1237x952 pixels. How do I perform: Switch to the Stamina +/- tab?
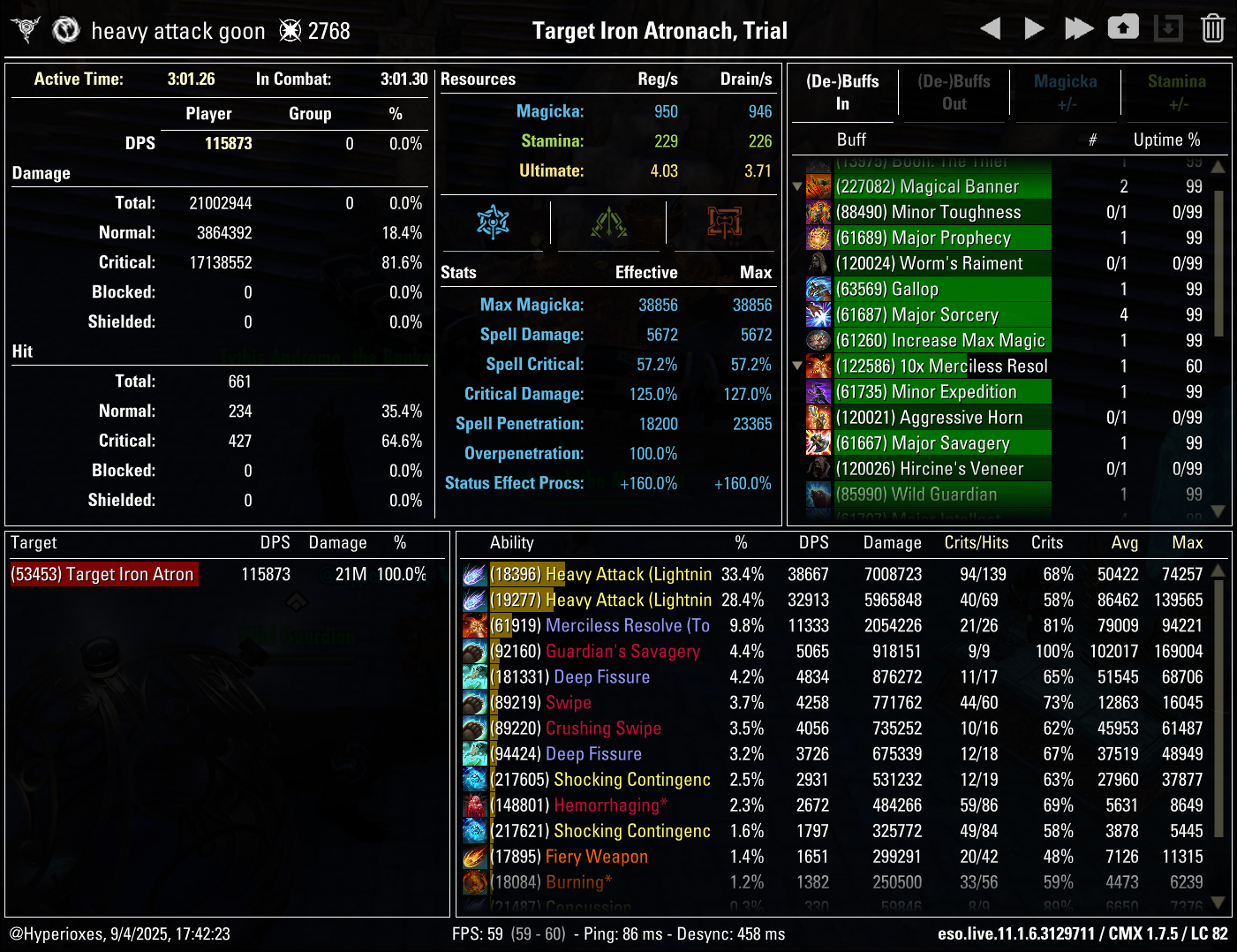coord(1176,92)
